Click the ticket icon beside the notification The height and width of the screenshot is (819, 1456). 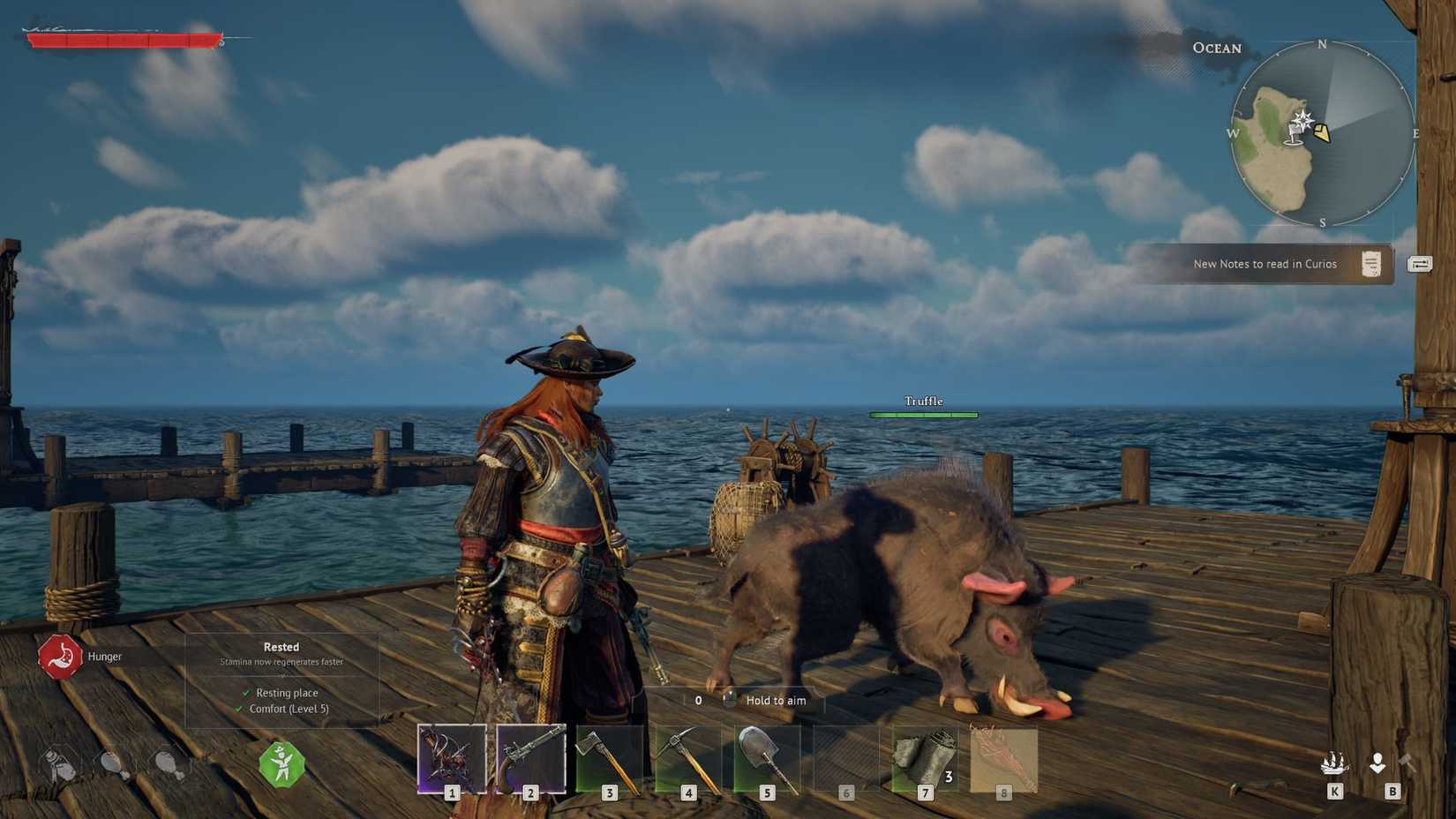1420,264
